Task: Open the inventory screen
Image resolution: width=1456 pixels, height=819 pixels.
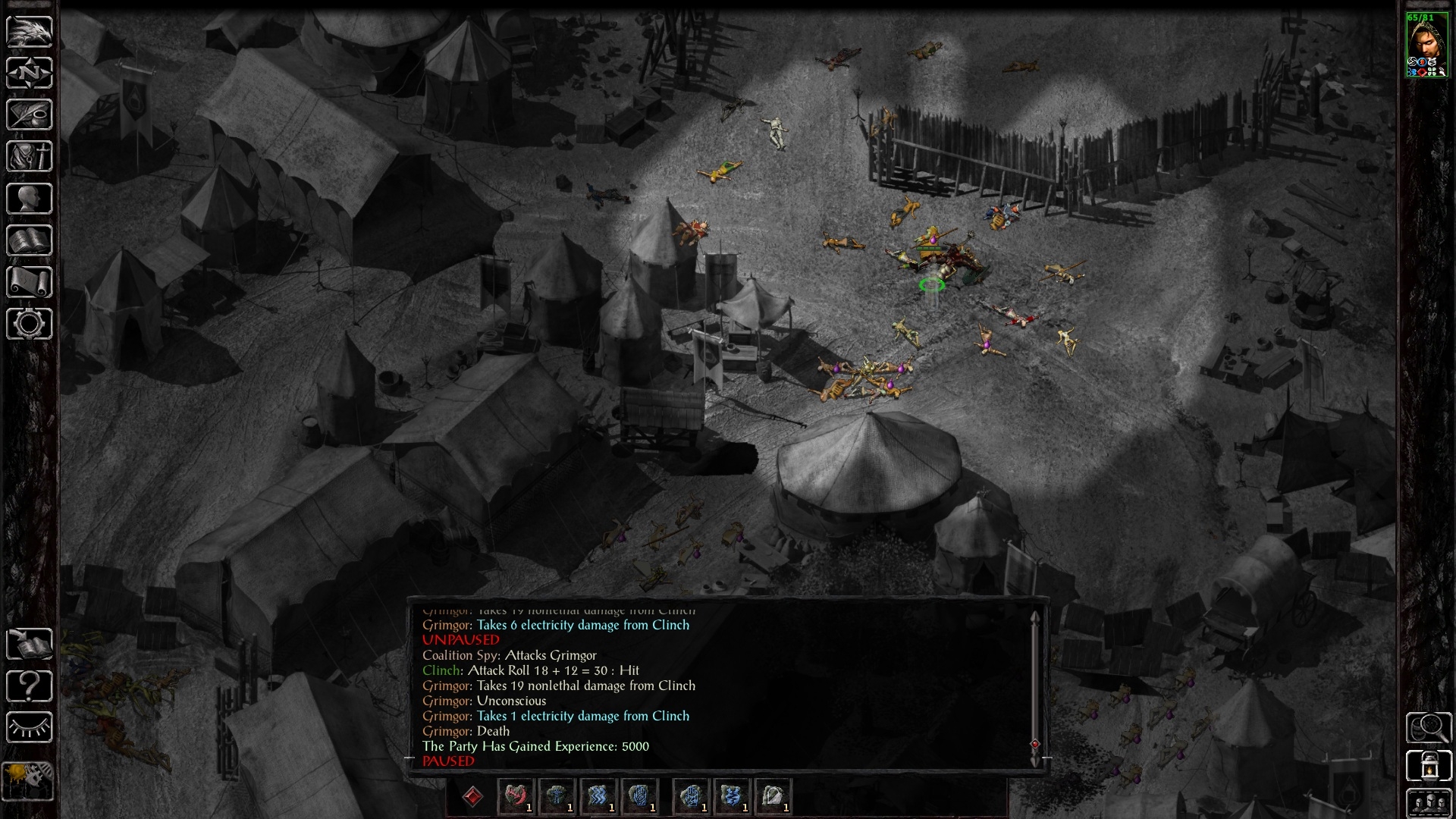Action: point(30,157)
